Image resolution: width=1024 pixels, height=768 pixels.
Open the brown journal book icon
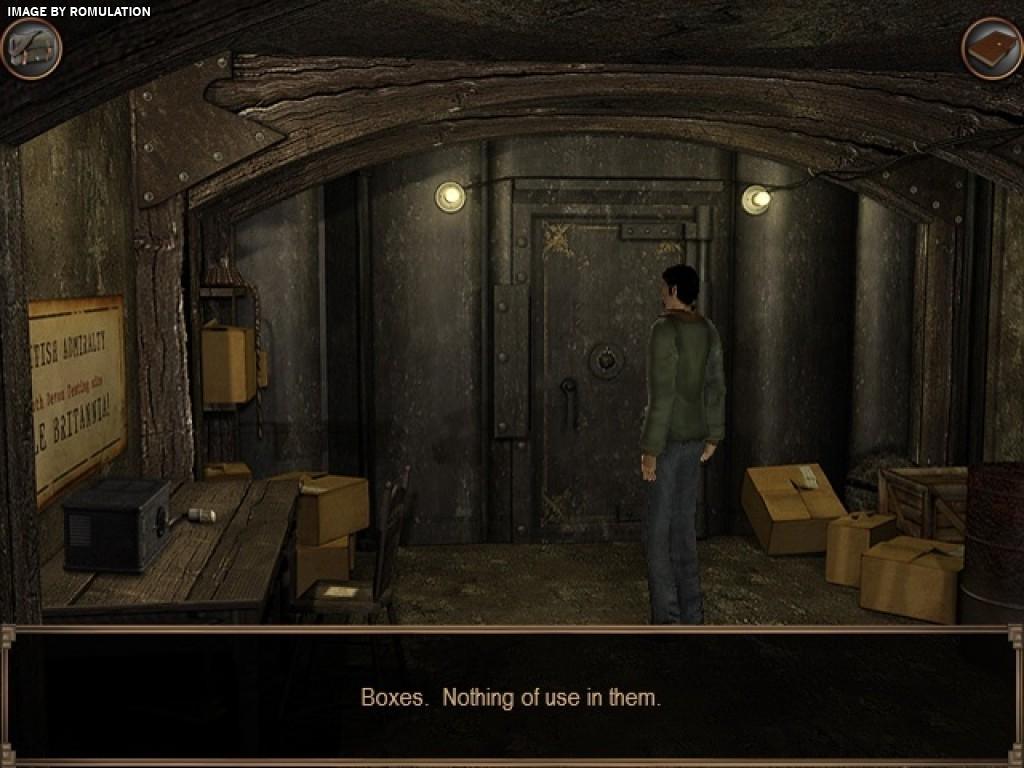pyautogui.click(x=991, y=48)
